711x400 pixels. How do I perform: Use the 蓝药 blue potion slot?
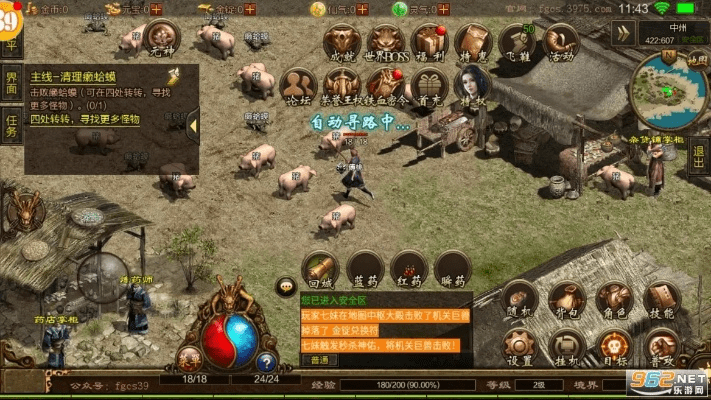(x=363, y=267)
